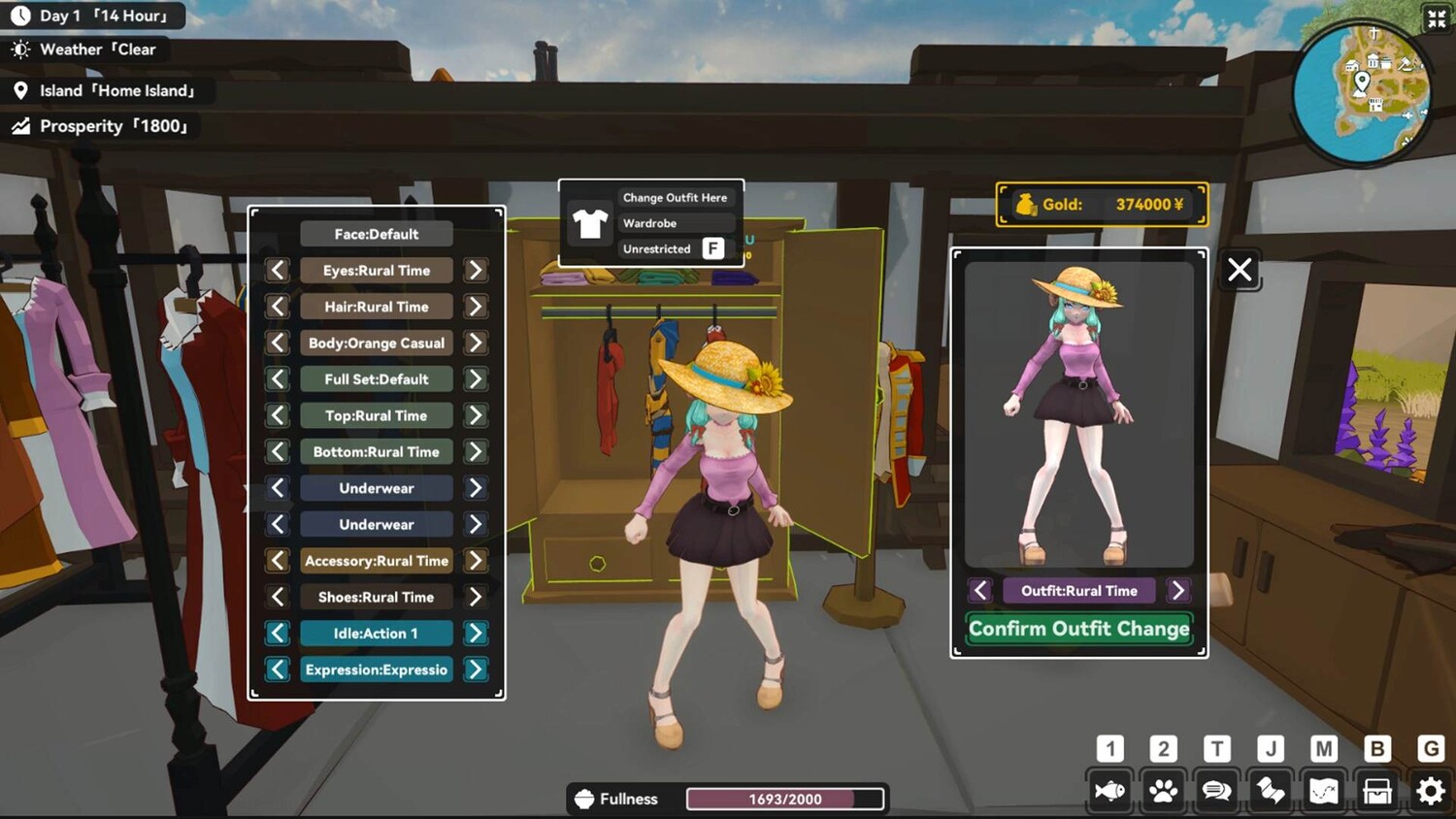This screenshot has width=1456, height=819.
Task: Go to the previous outfit preset
Action: click(980, 590)
